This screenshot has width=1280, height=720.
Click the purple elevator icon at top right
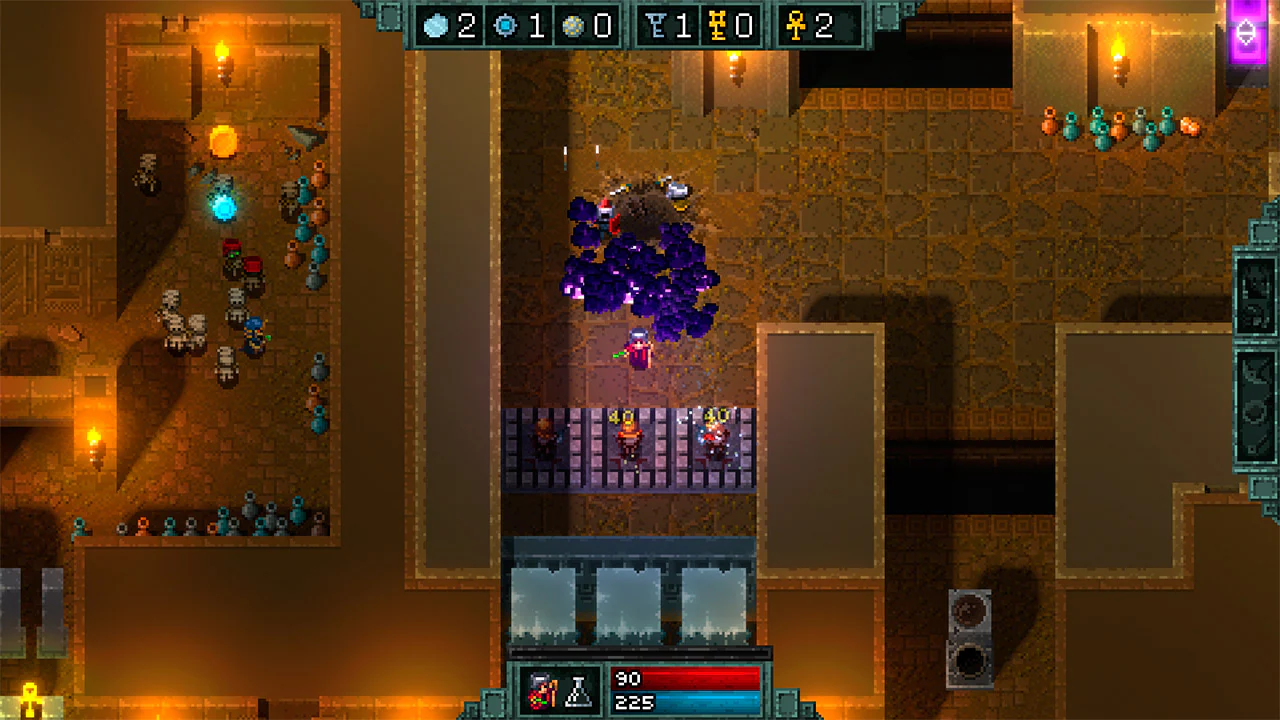pyautogui.click(x=1246, y=30)
